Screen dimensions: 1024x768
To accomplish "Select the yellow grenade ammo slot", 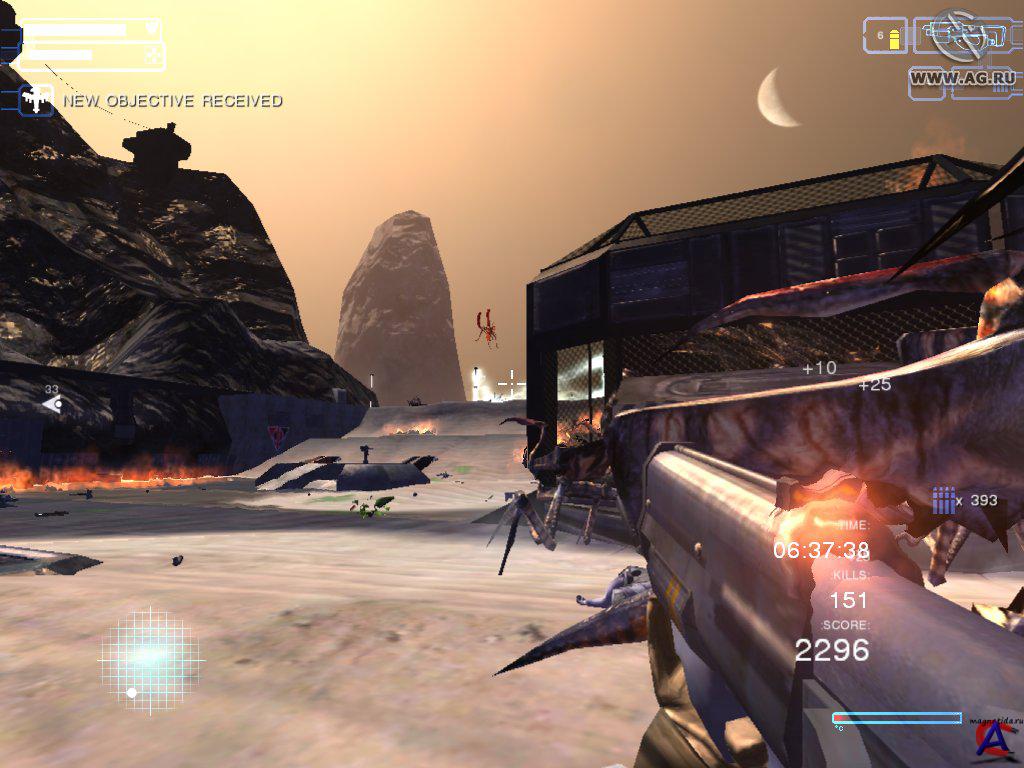I will [886, 36].
